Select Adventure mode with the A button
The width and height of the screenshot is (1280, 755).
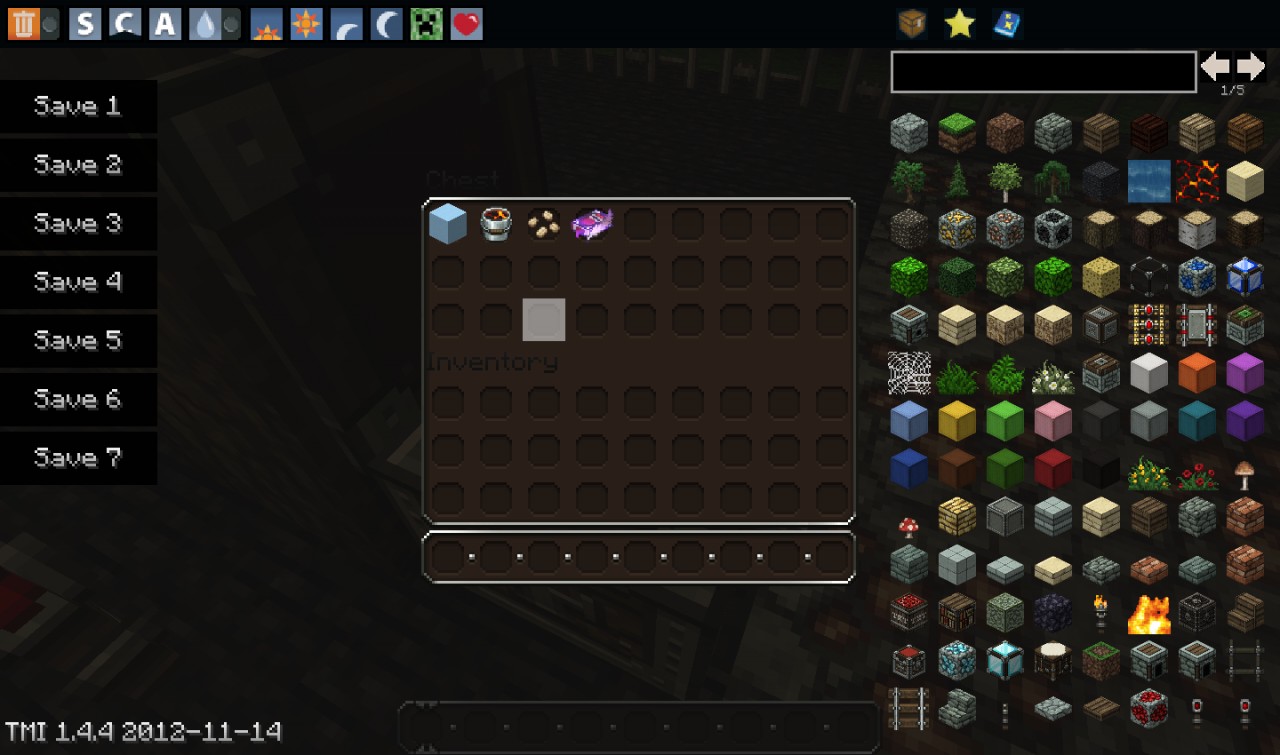coord(165,24)
